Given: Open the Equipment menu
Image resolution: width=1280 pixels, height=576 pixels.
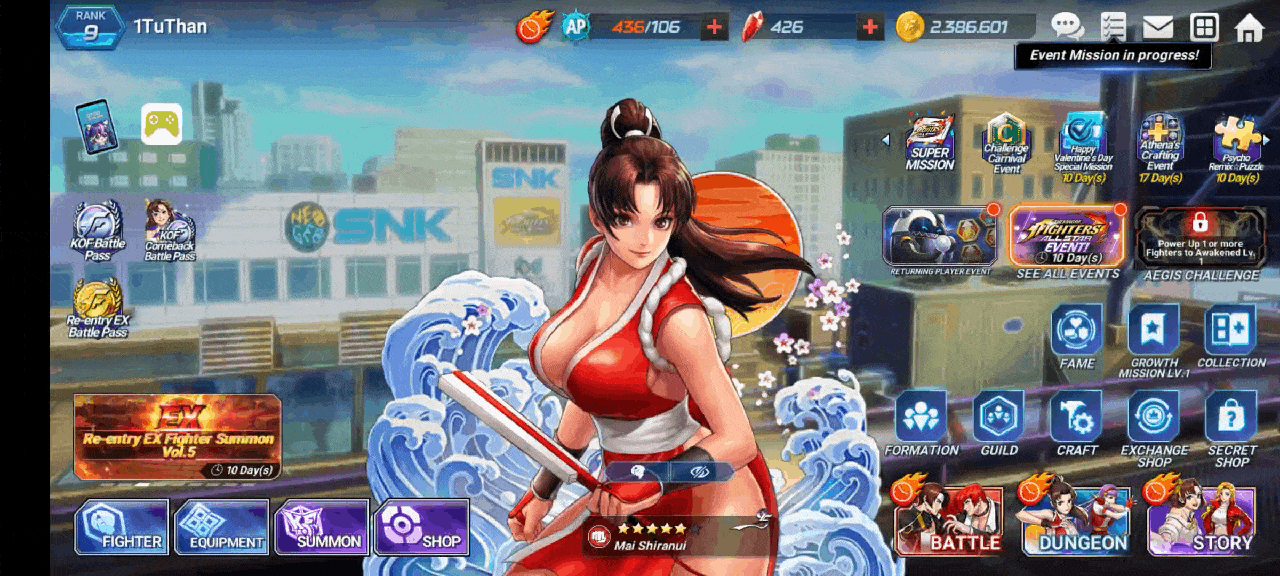Looking at the screenshot, I should coord(221,527).
